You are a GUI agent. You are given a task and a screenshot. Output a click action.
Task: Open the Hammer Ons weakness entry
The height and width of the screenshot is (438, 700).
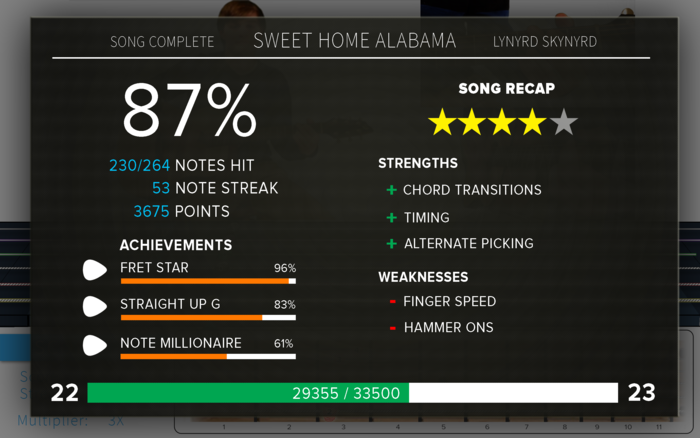[448, 327]
